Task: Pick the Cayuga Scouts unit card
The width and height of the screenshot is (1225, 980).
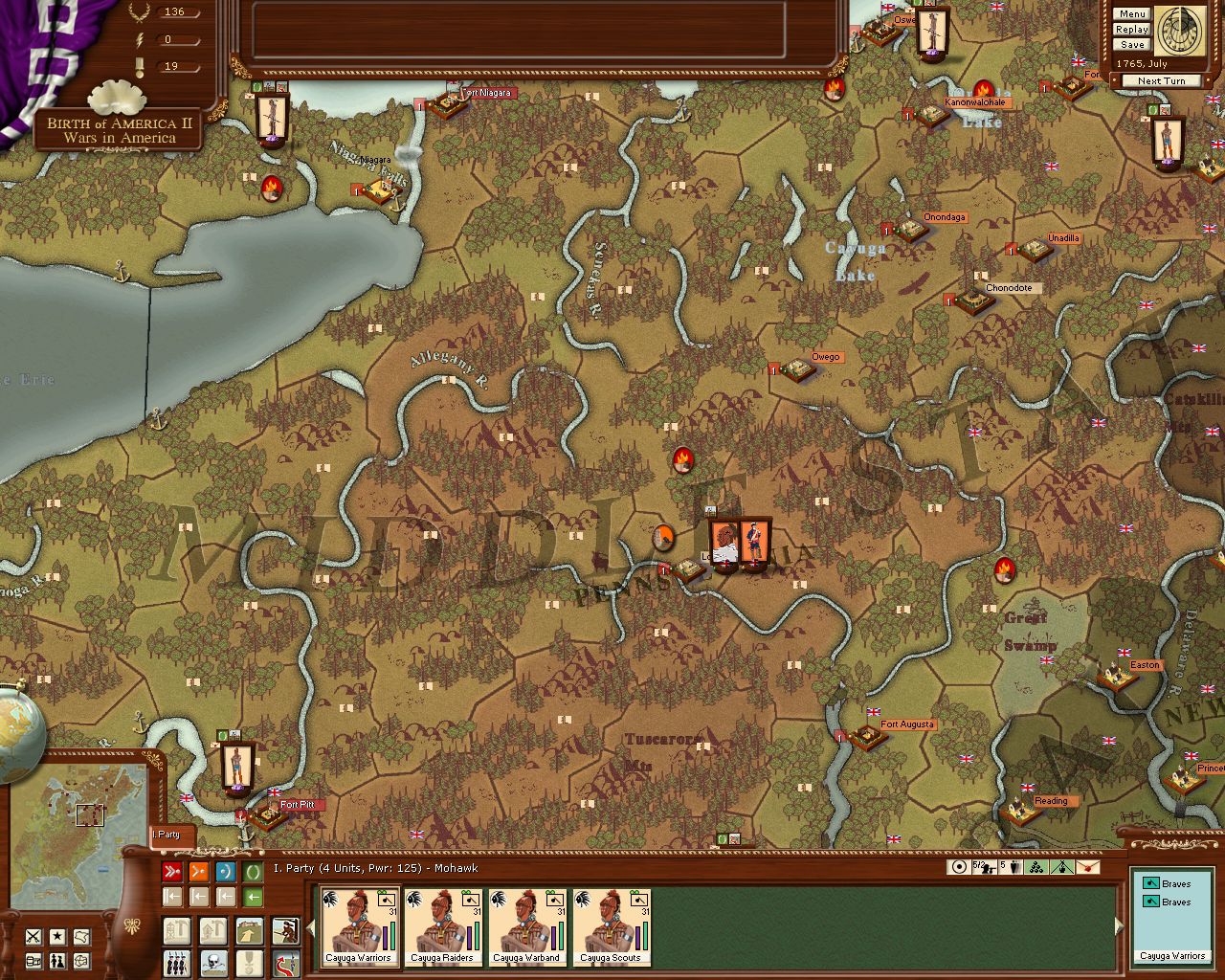Action: coord(611,926)
